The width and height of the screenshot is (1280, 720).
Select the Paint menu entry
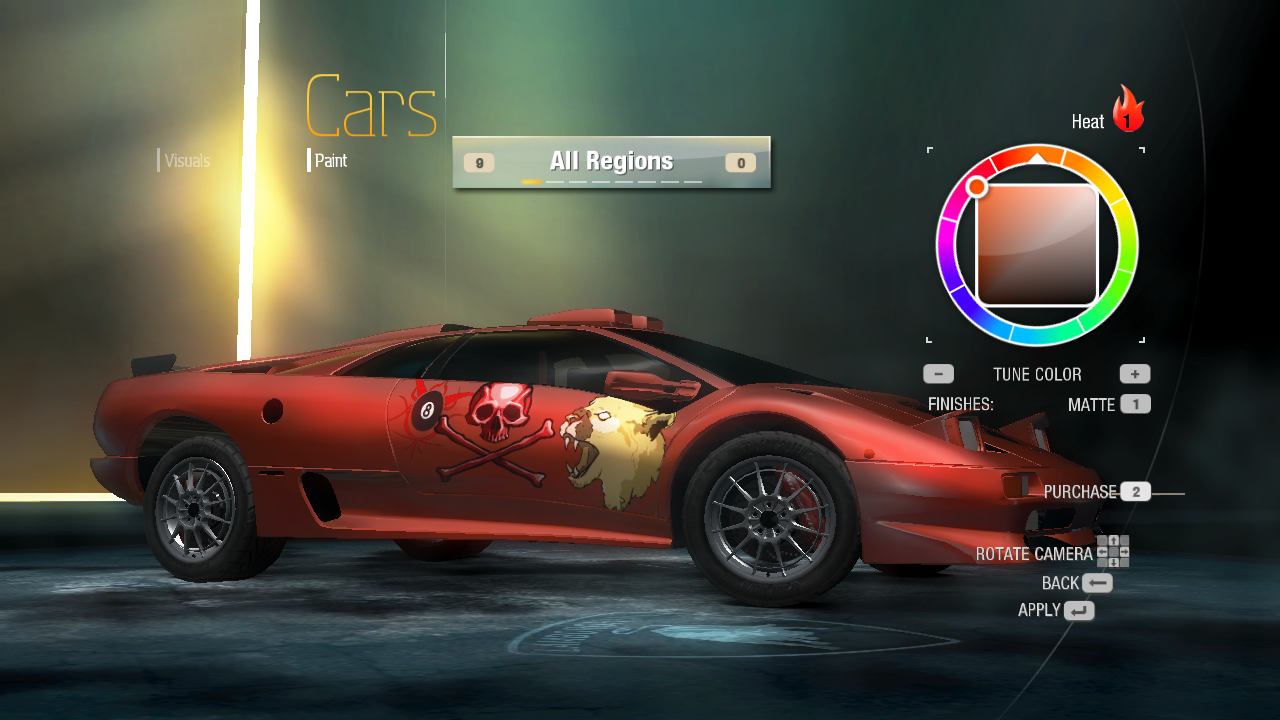click(331, 160)
